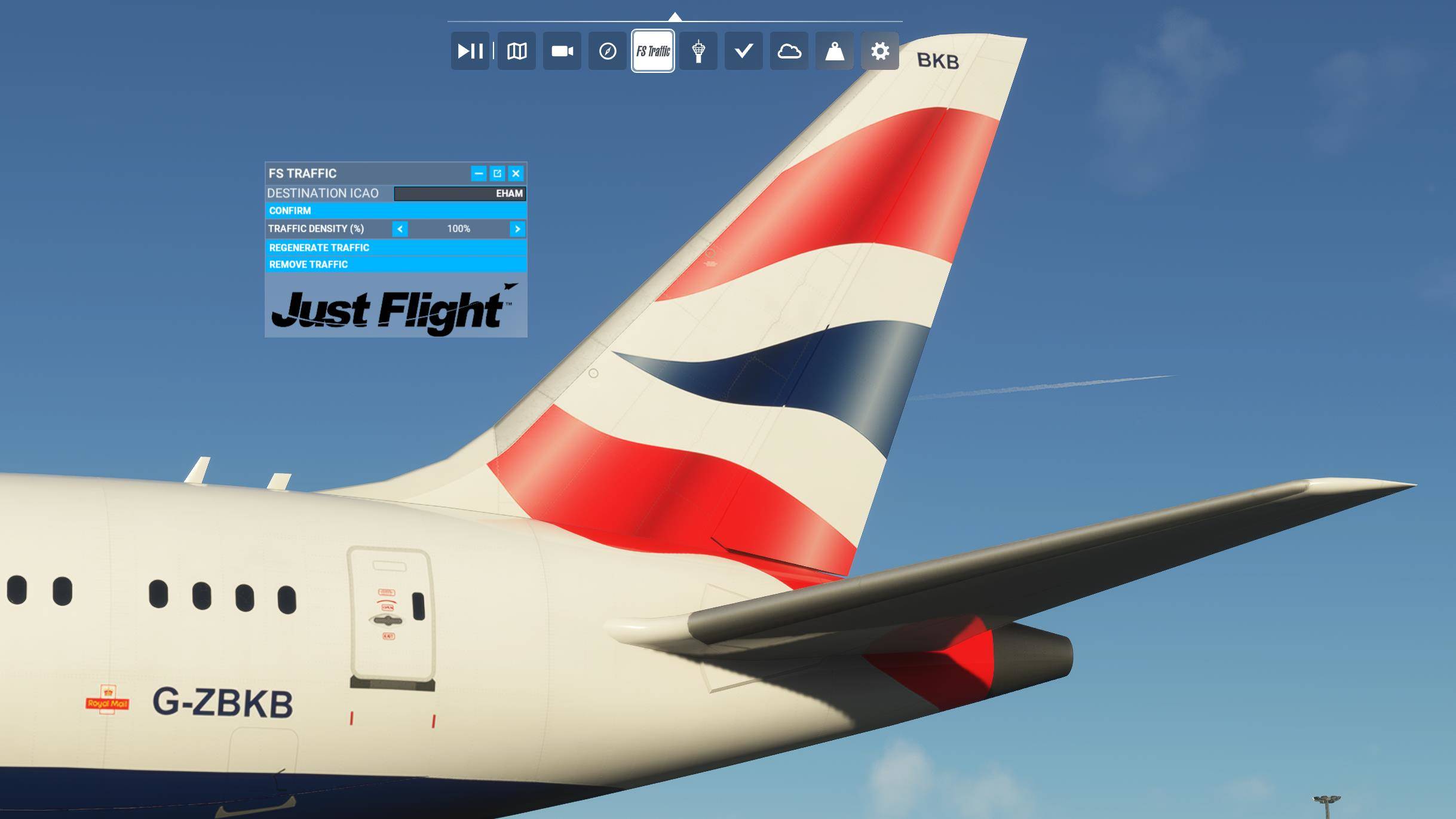Viewport: 1456px width, 819px height.
Task: Pop out the FS Traffic window
Action: click(497, 173)
